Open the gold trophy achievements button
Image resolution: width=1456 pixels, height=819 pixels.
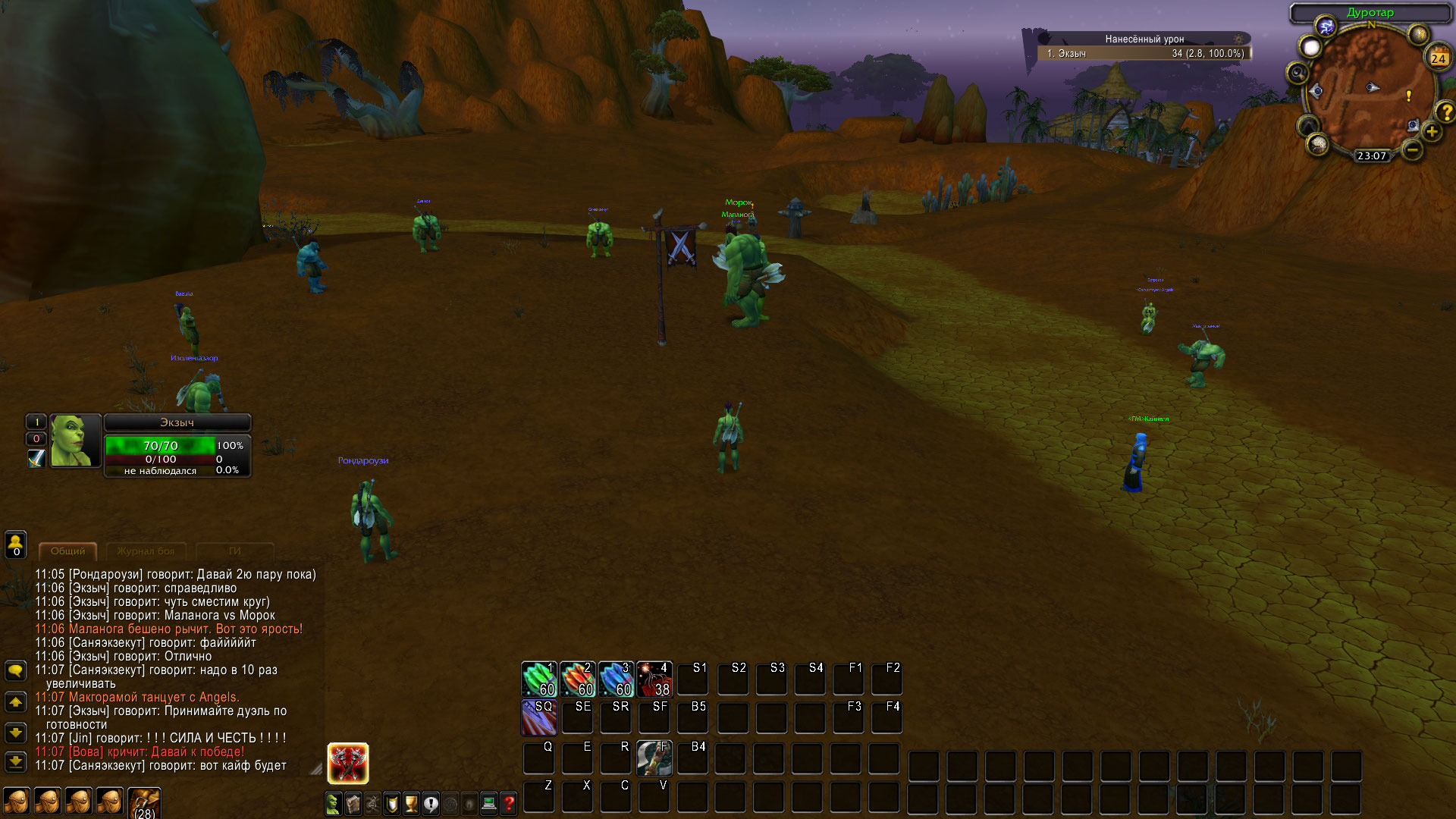pos(411,803)
